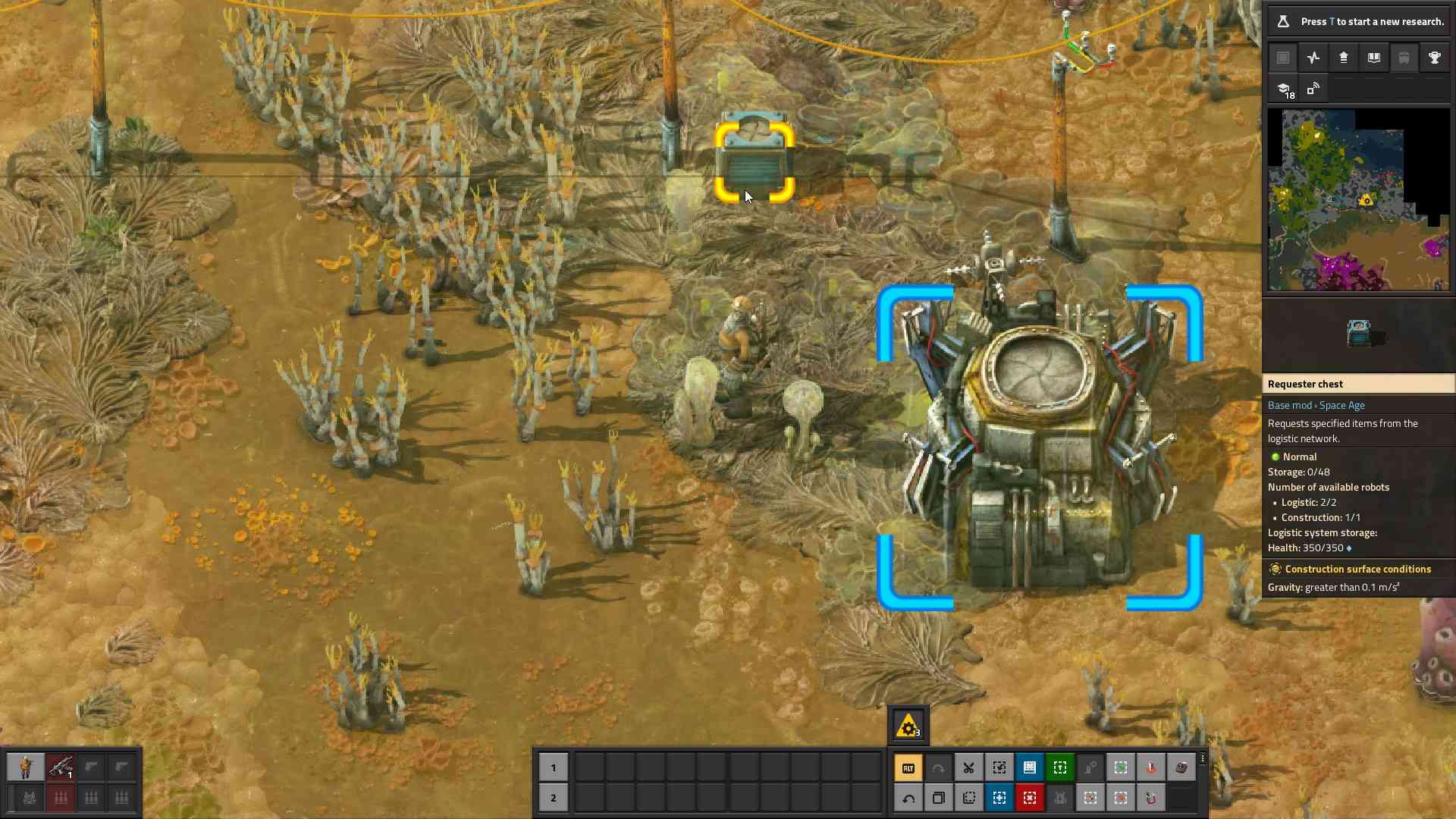1456x819 pixels.
Task: Open the production statistics graph
Action: coord(1313,58)
